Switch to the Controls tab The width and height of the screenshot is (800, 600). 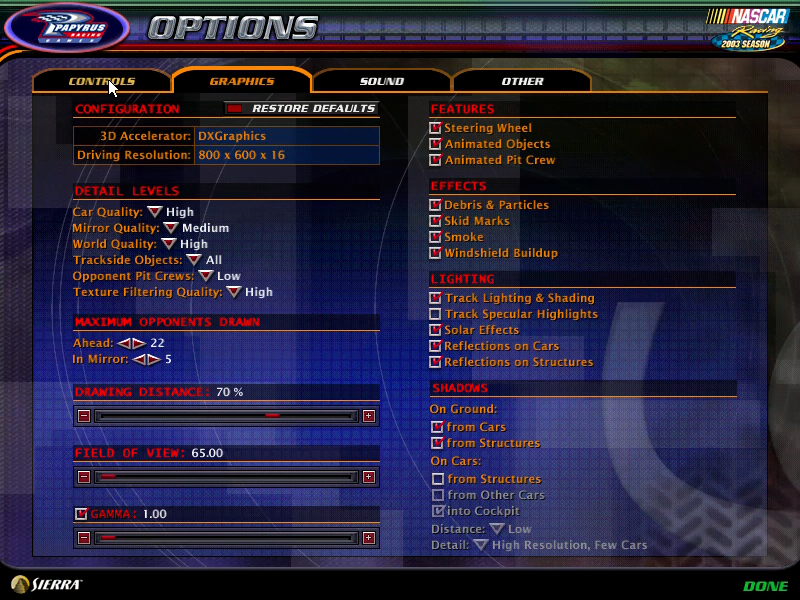point(101,81)
